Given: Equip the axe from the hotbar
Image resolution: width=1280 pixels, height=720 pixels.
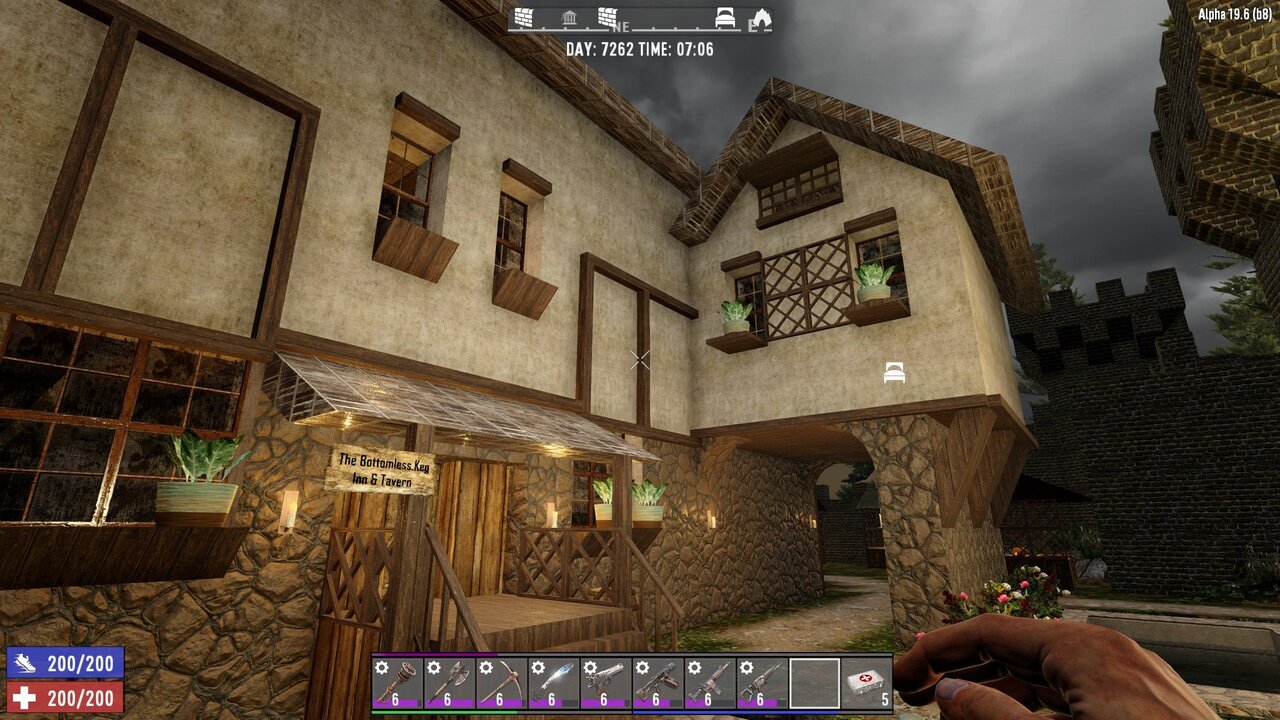Looking at the screenshot, I should click(x=449, y=682).
